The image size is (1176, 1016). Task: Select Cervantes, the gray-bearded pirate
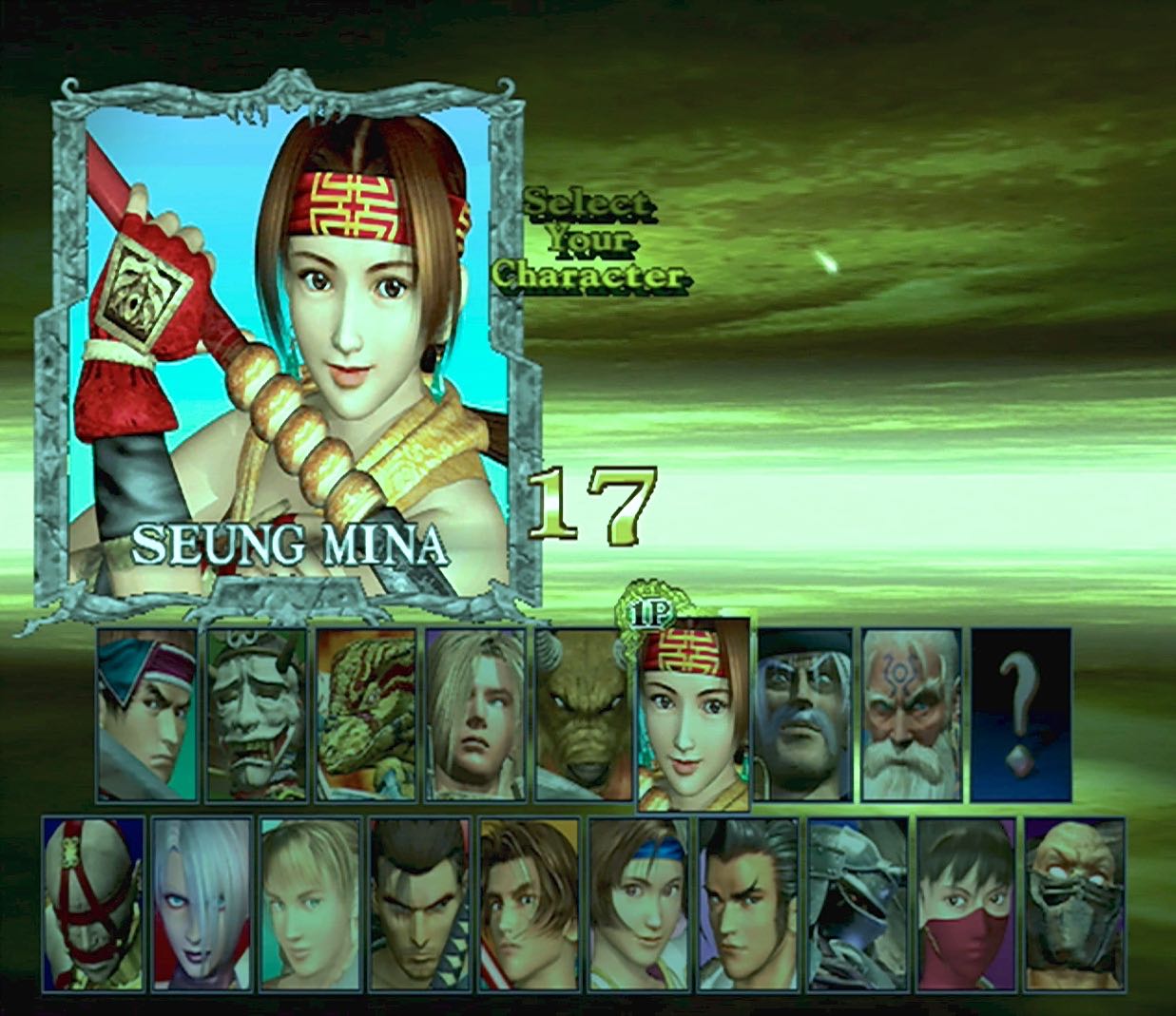tap(804, 714)
